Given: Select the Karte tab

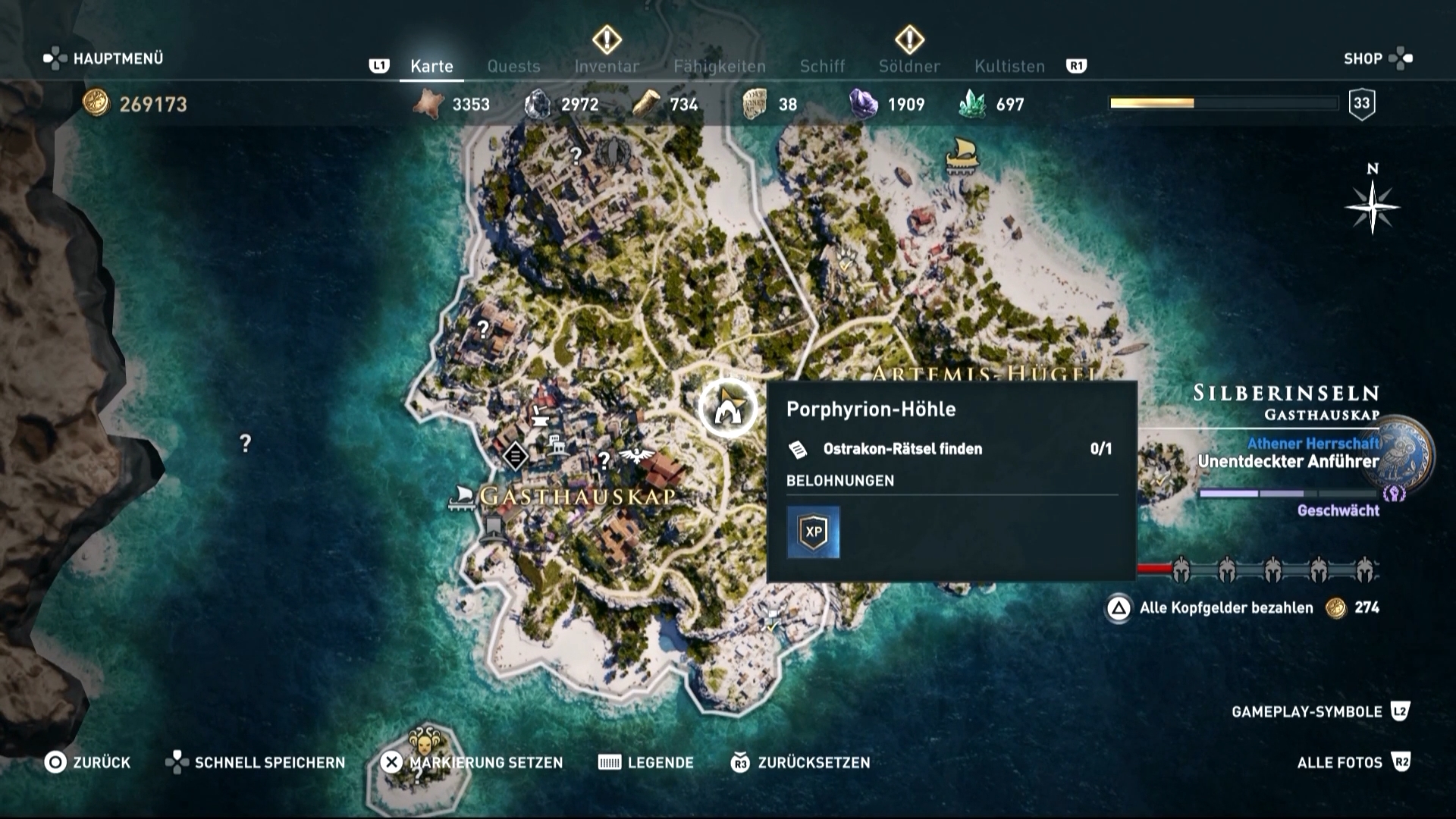Looking at the screenshot, I should coord(431,67).
